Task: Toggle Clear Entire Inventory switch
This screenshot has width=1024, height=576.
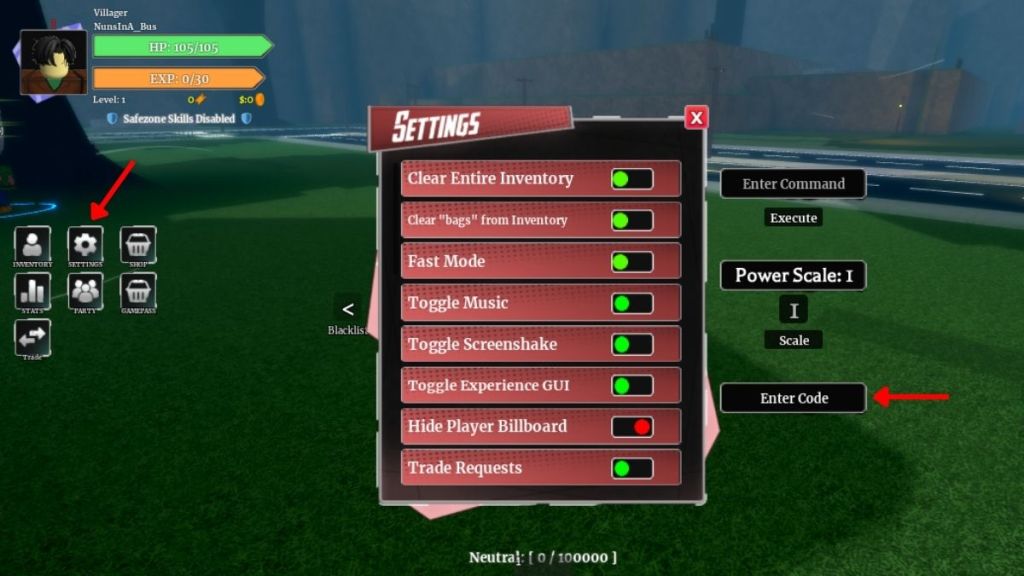Action: pyautogui.click(x=632, y=179)
